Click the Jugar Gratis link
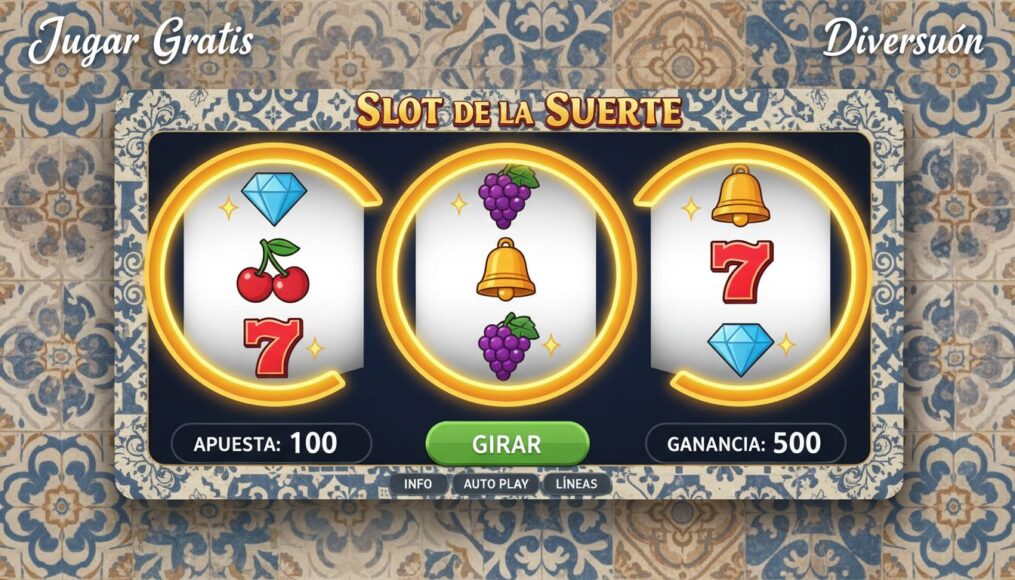The width and height of the screenshot is (1015, 580). pos(140,42)
